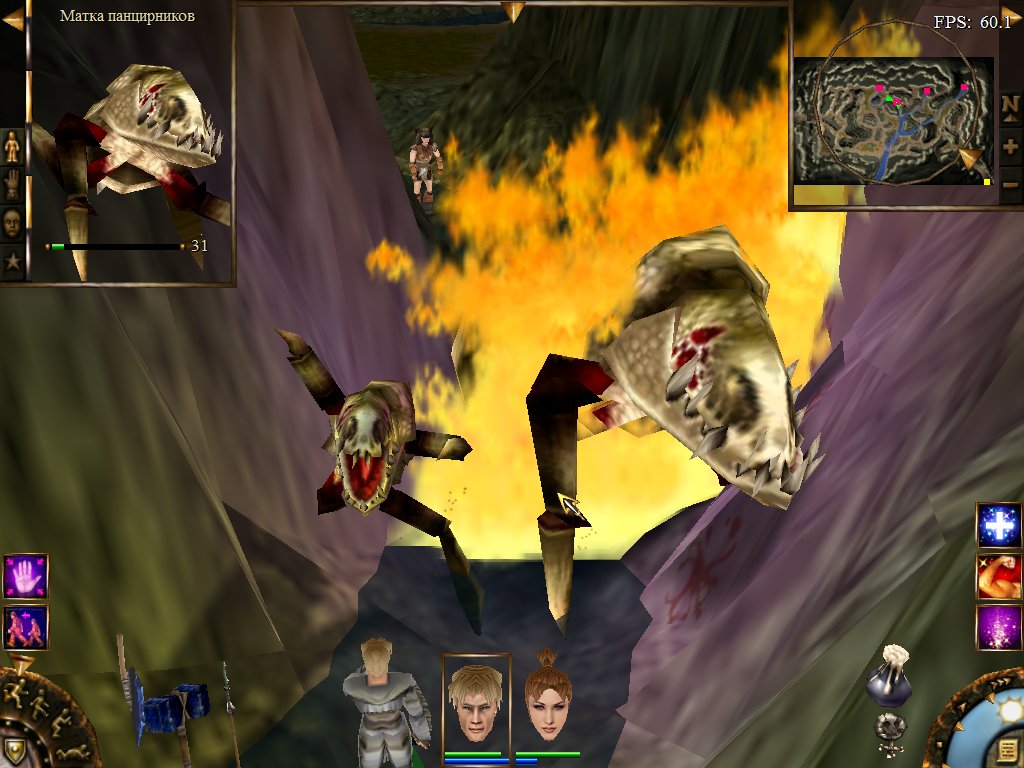Activate the purple two-figures spell icon

(25, 627)
